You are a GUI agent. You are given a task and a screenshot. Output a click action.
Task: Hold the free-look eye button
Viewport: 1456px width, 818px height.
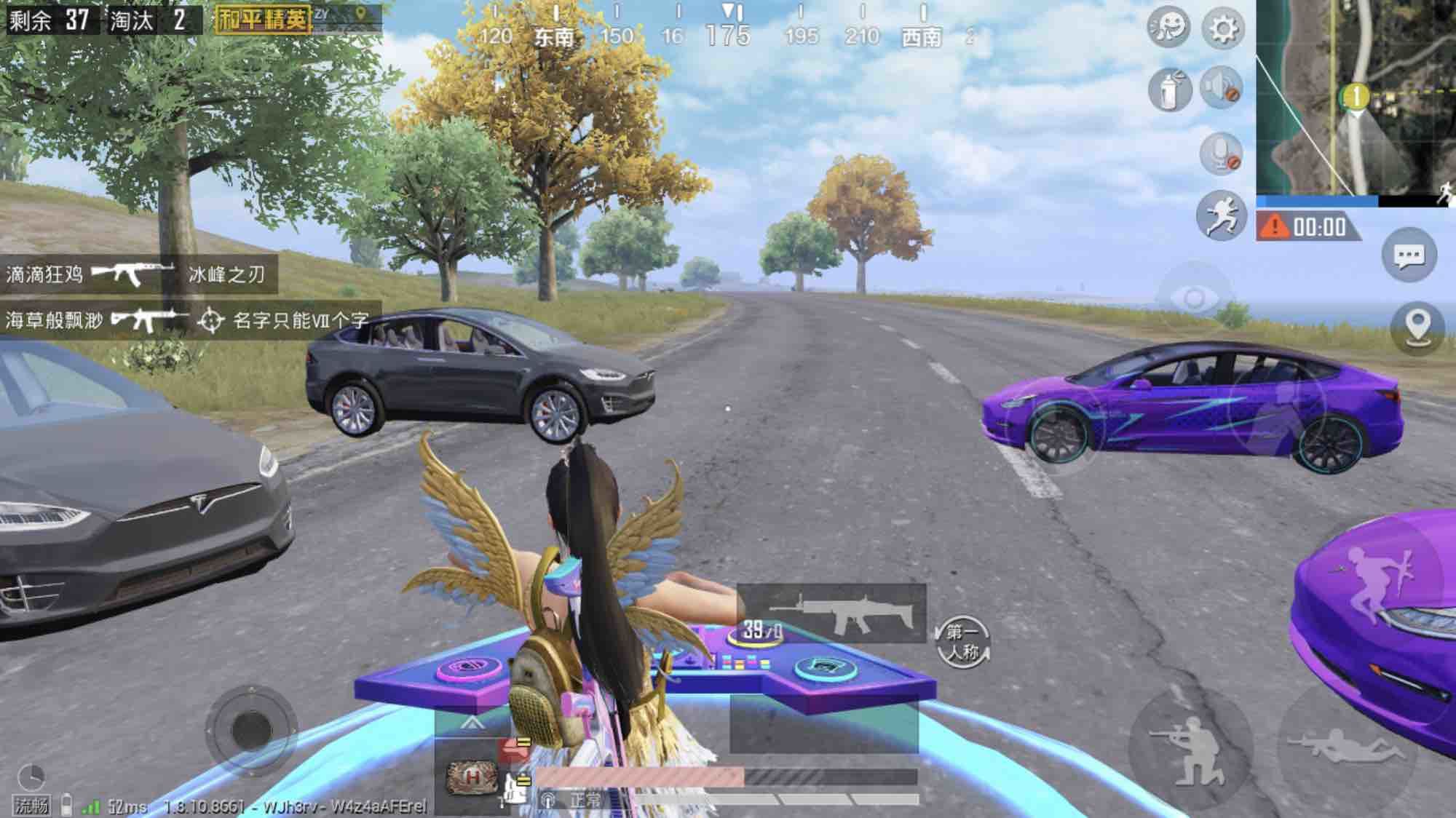click(x=1194, y=298)
